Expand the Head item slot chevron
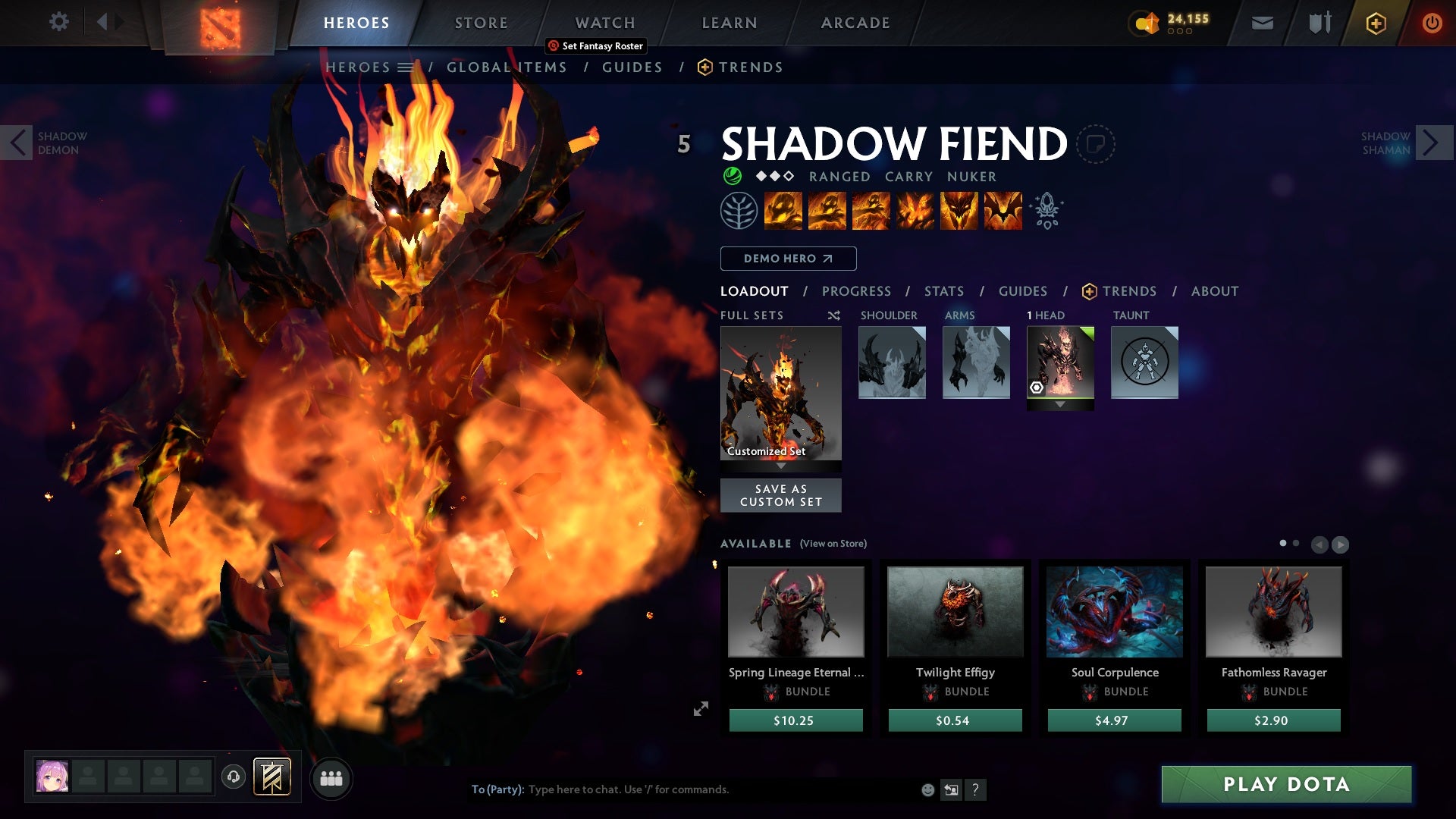Screen dimensions: 1456x819 (1059, 404)
